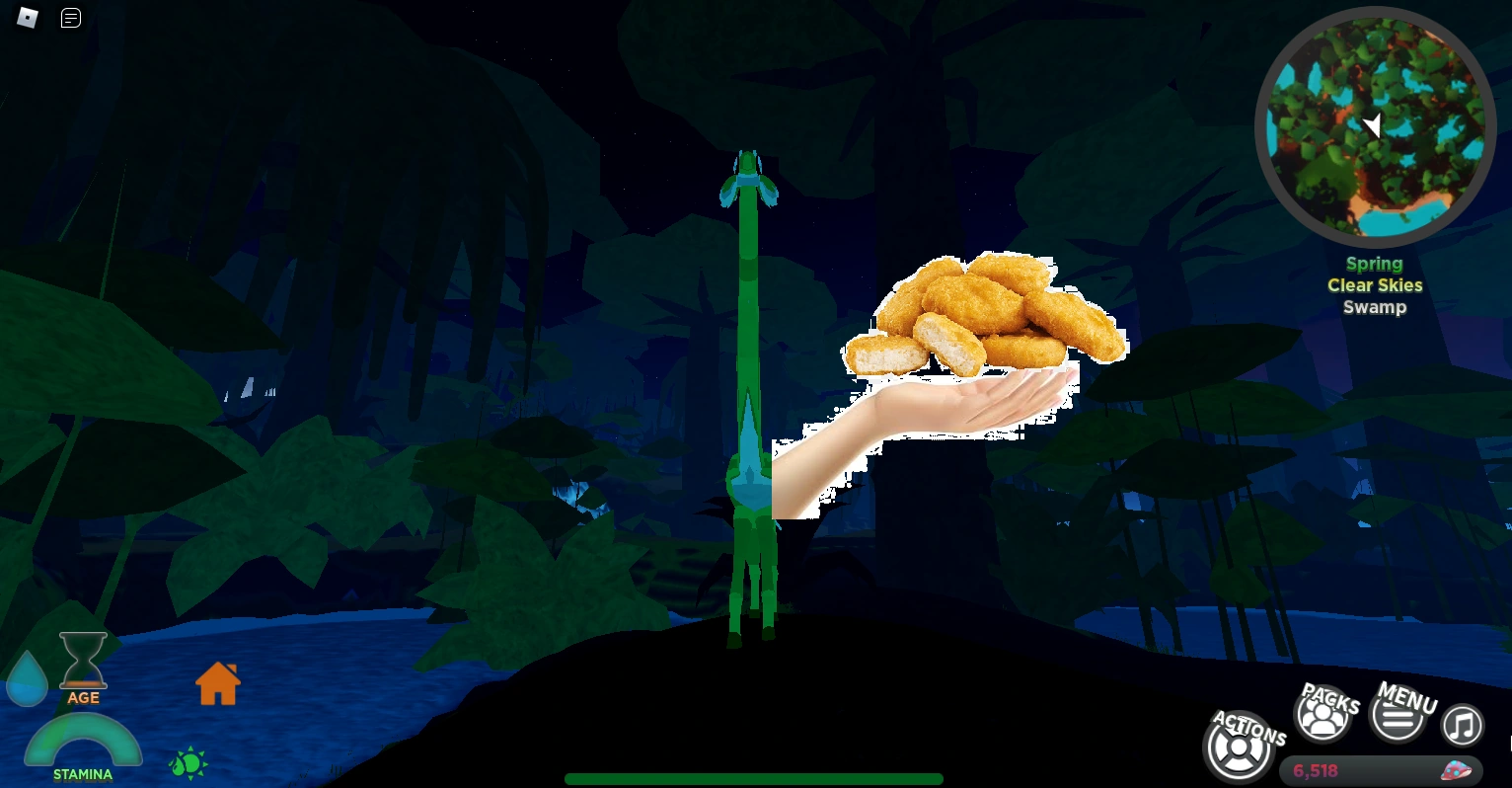Expand the MENU hamburger panel

pyautogui.click(x=1399, y=718)
